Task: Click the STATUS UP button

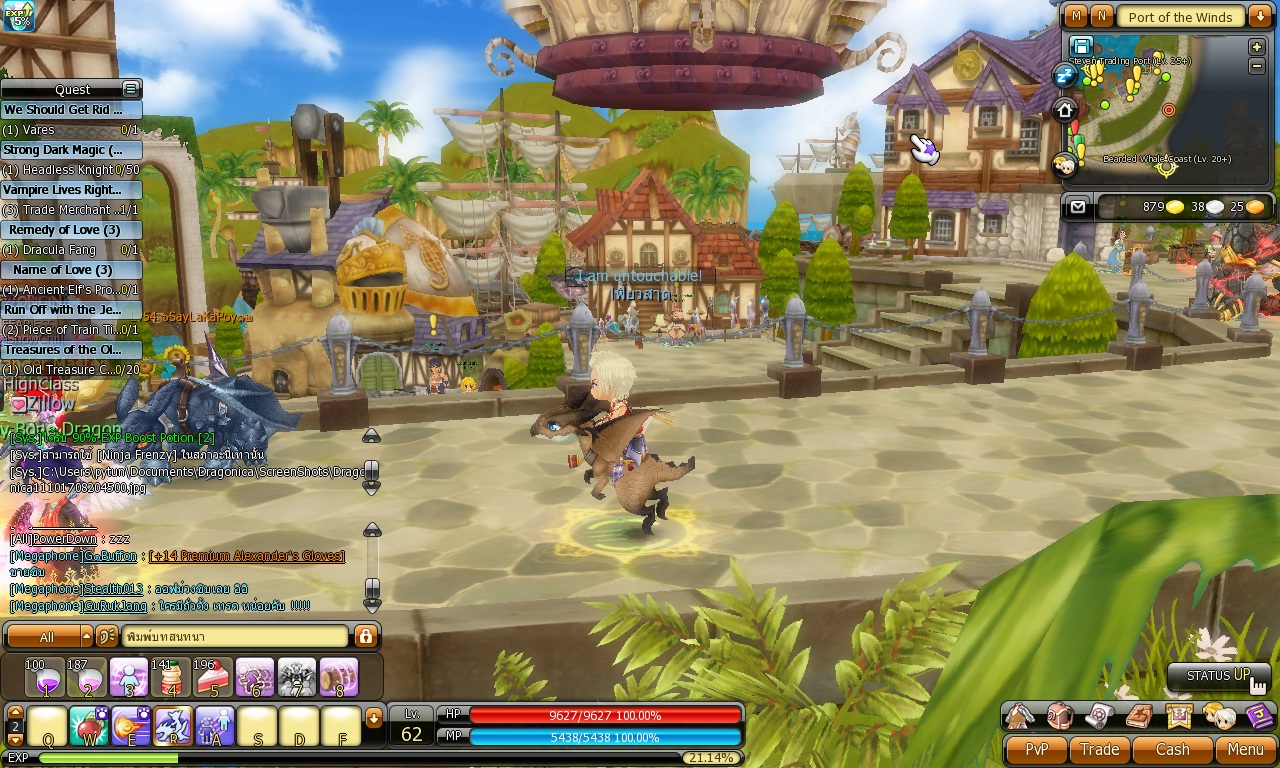Action: [x=1218, y=676]
